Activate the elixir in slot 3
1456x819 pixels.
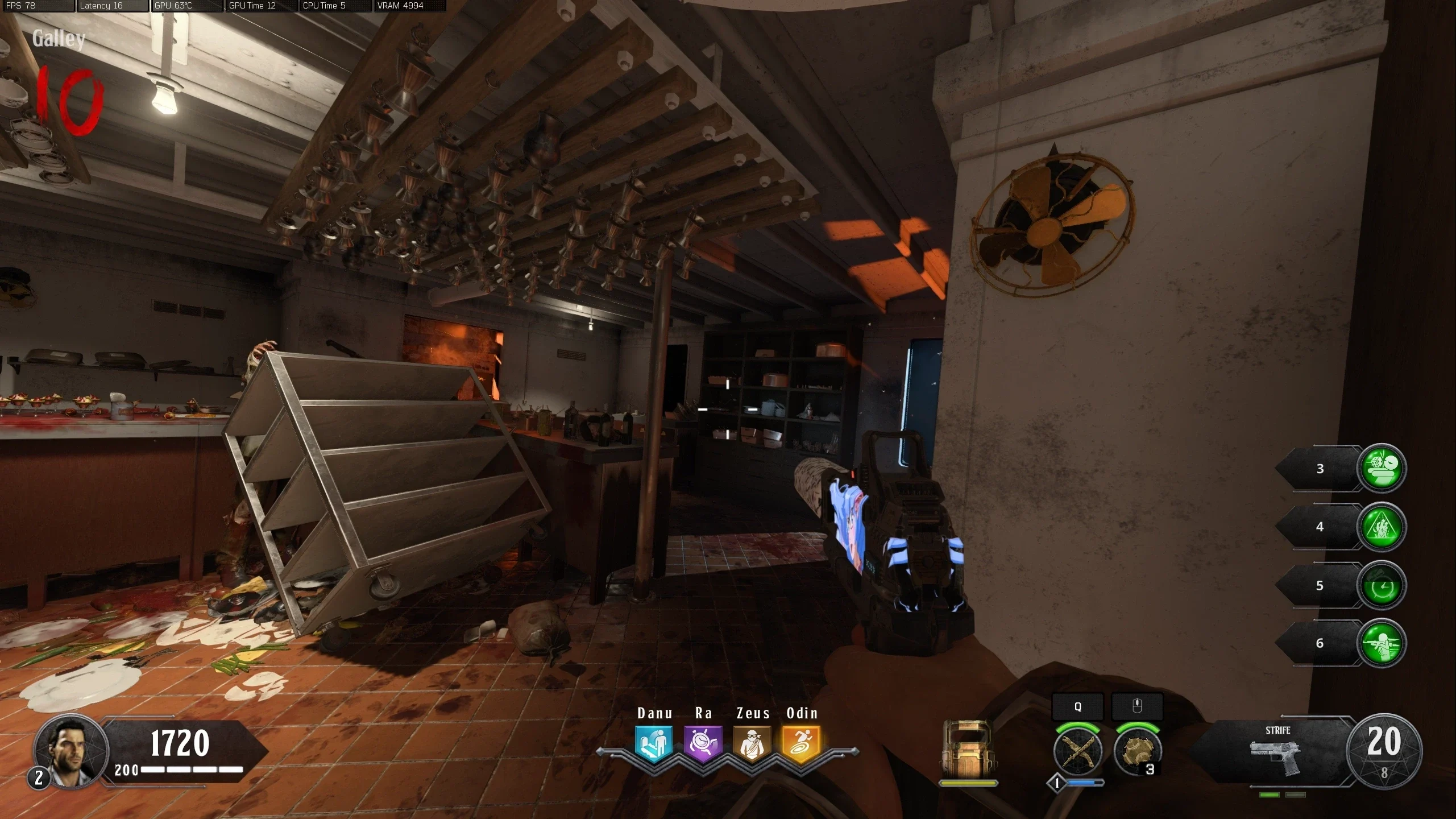coord(1382,468)
